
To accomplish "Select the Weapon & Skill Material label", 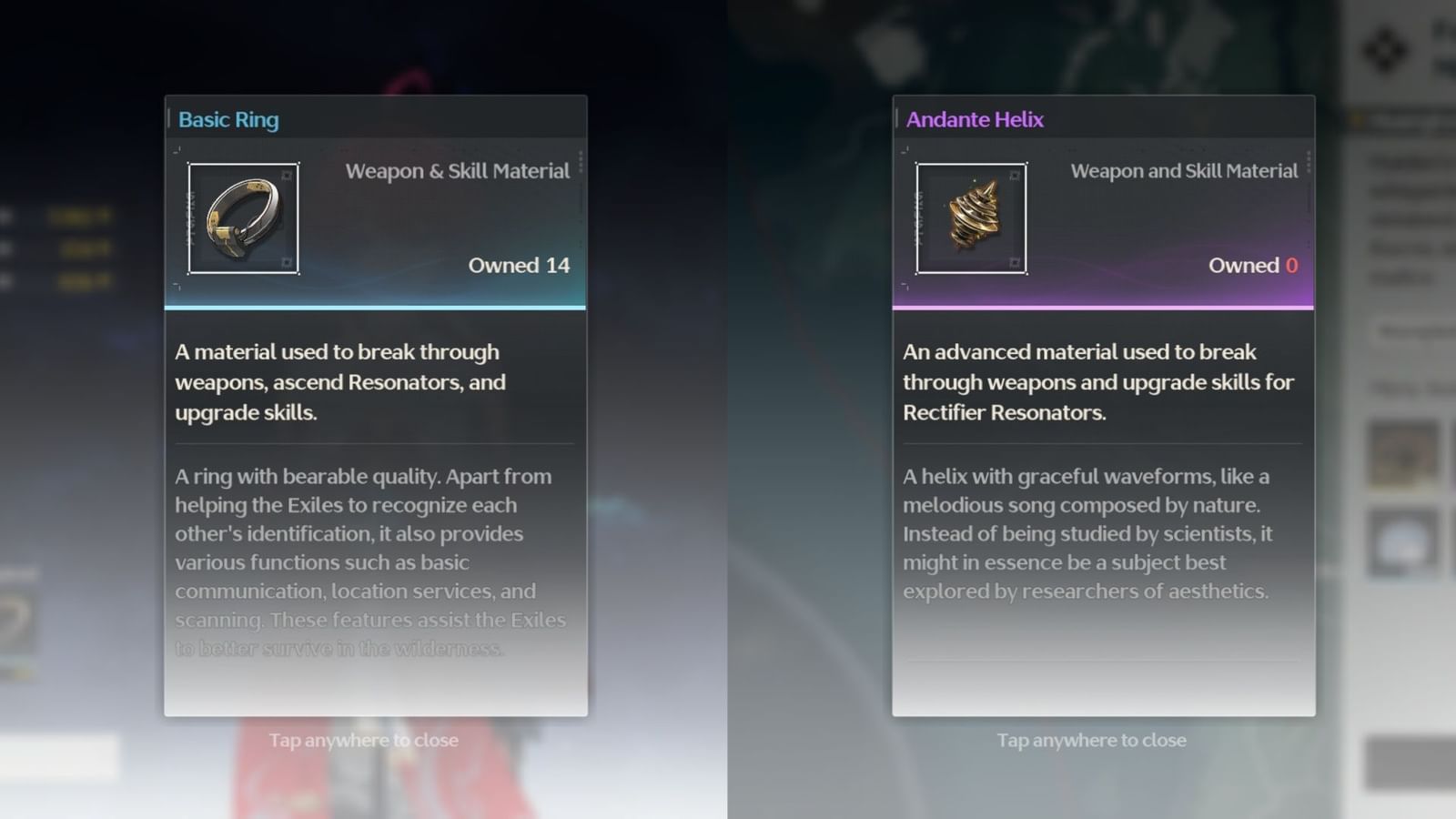I will coord(458,170).
